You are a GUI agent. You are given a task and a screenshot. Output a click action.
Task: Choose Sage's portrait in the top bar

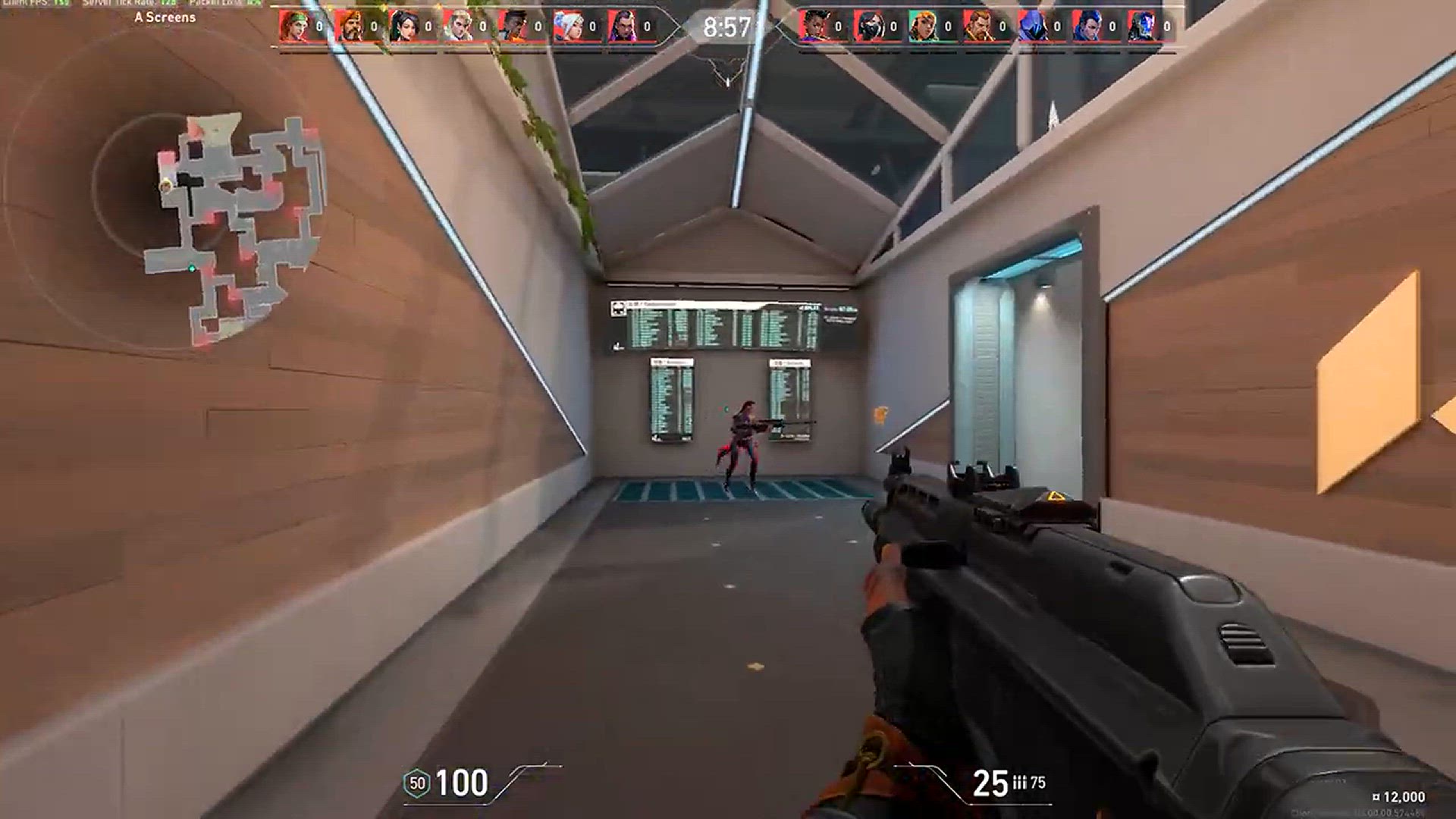click(403, 27)
